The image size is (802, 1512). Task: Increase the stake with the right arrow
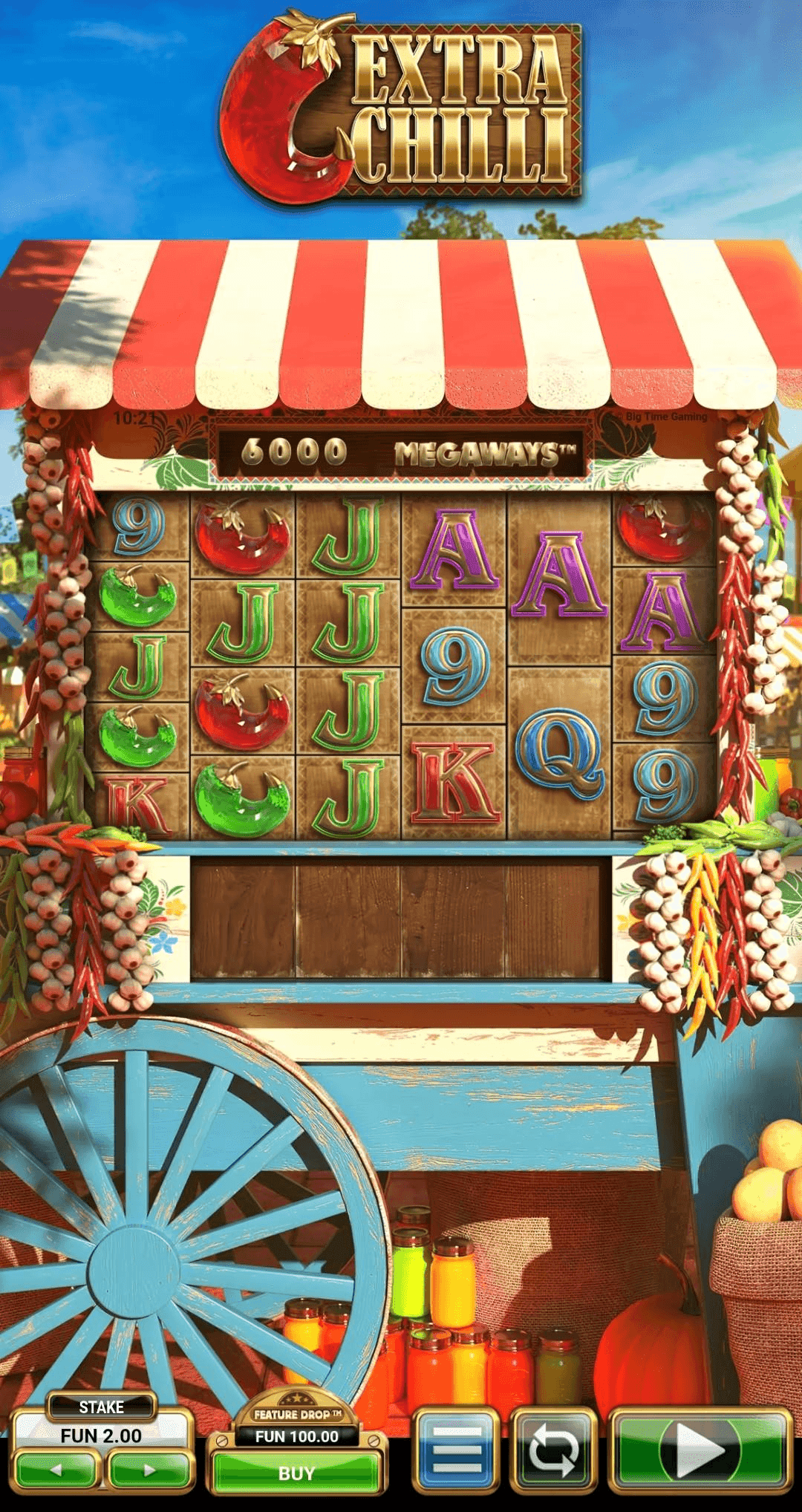(x=149, y=1470)
